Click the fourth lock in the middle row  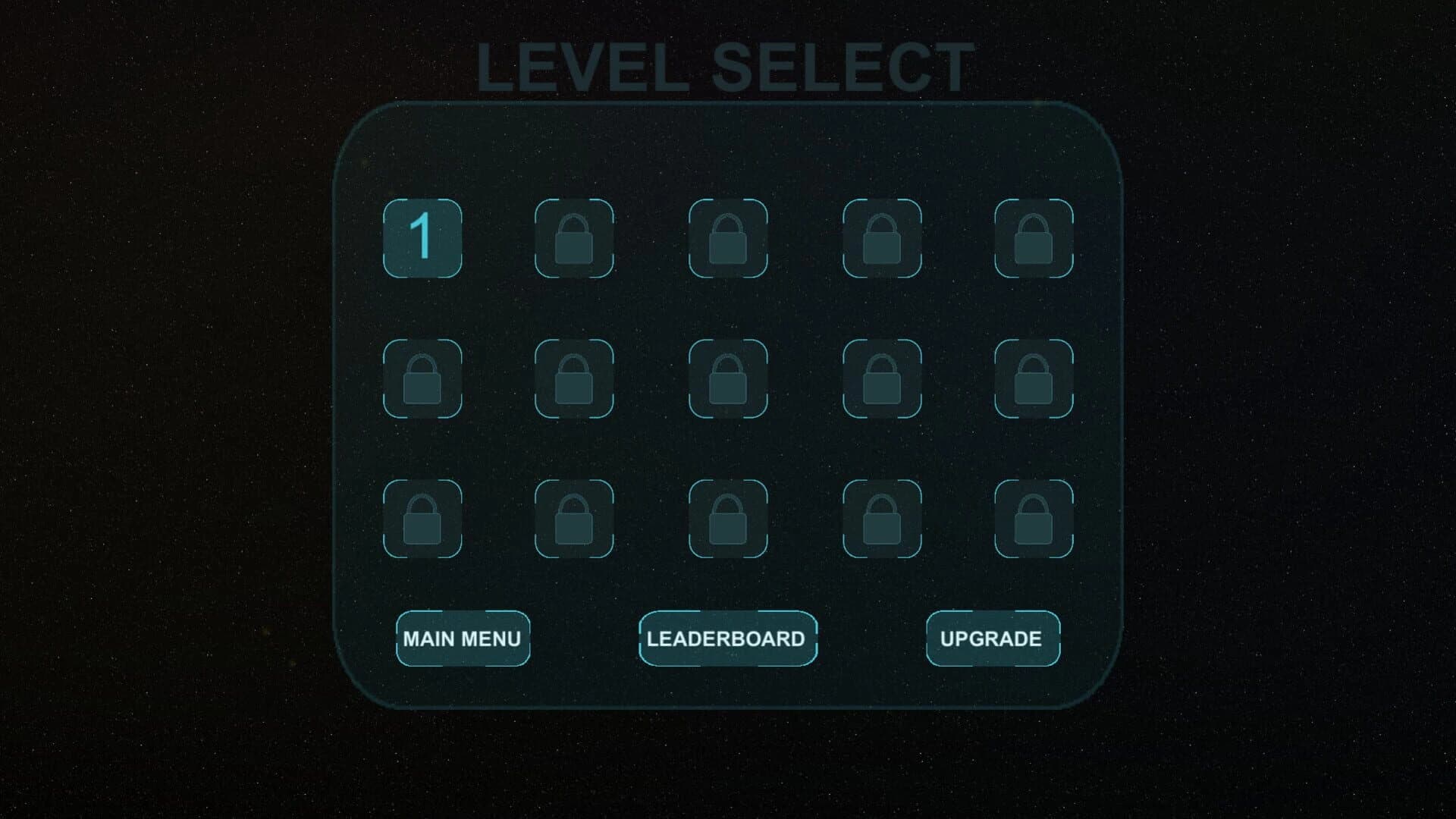[x=882, y=379]
